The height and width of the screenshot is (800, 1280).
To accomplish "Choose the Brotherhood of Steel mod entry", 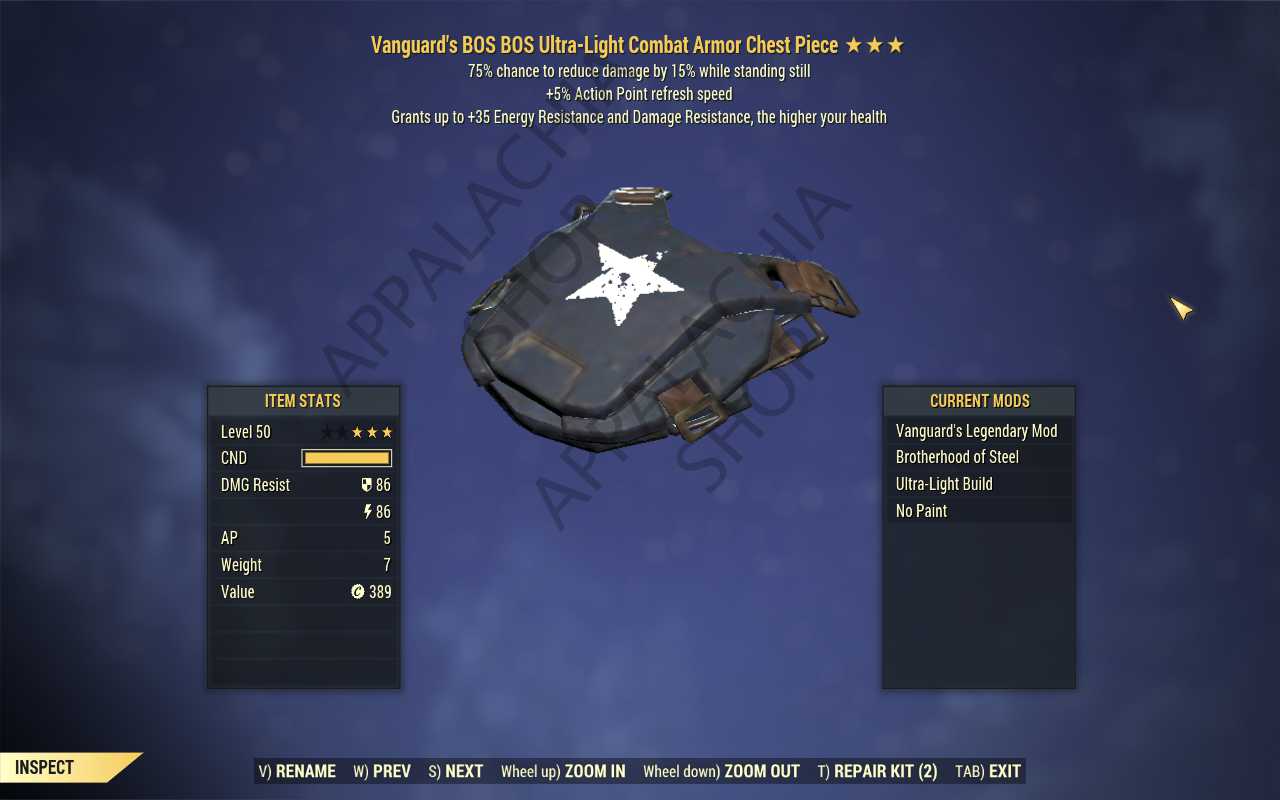I will [x=977, y=457].
